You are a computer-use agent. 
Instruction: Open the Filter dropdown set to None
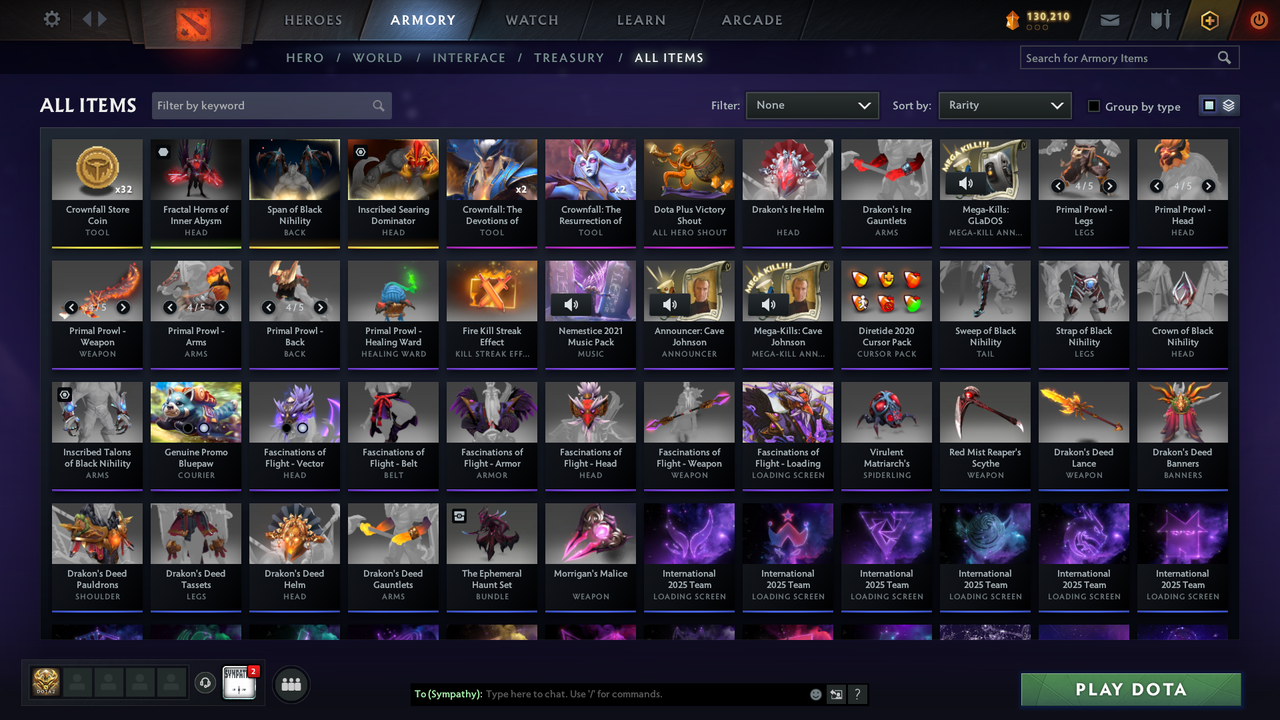tap(812, 104)
